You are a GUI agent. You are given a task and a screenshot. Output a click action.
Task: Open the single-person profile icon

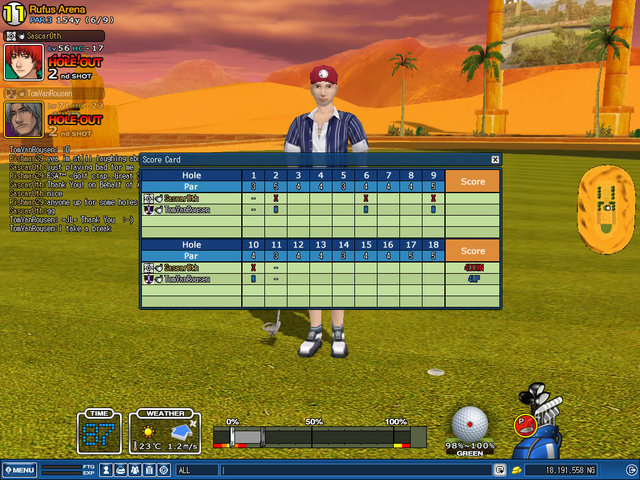click(x=107, y=469)
